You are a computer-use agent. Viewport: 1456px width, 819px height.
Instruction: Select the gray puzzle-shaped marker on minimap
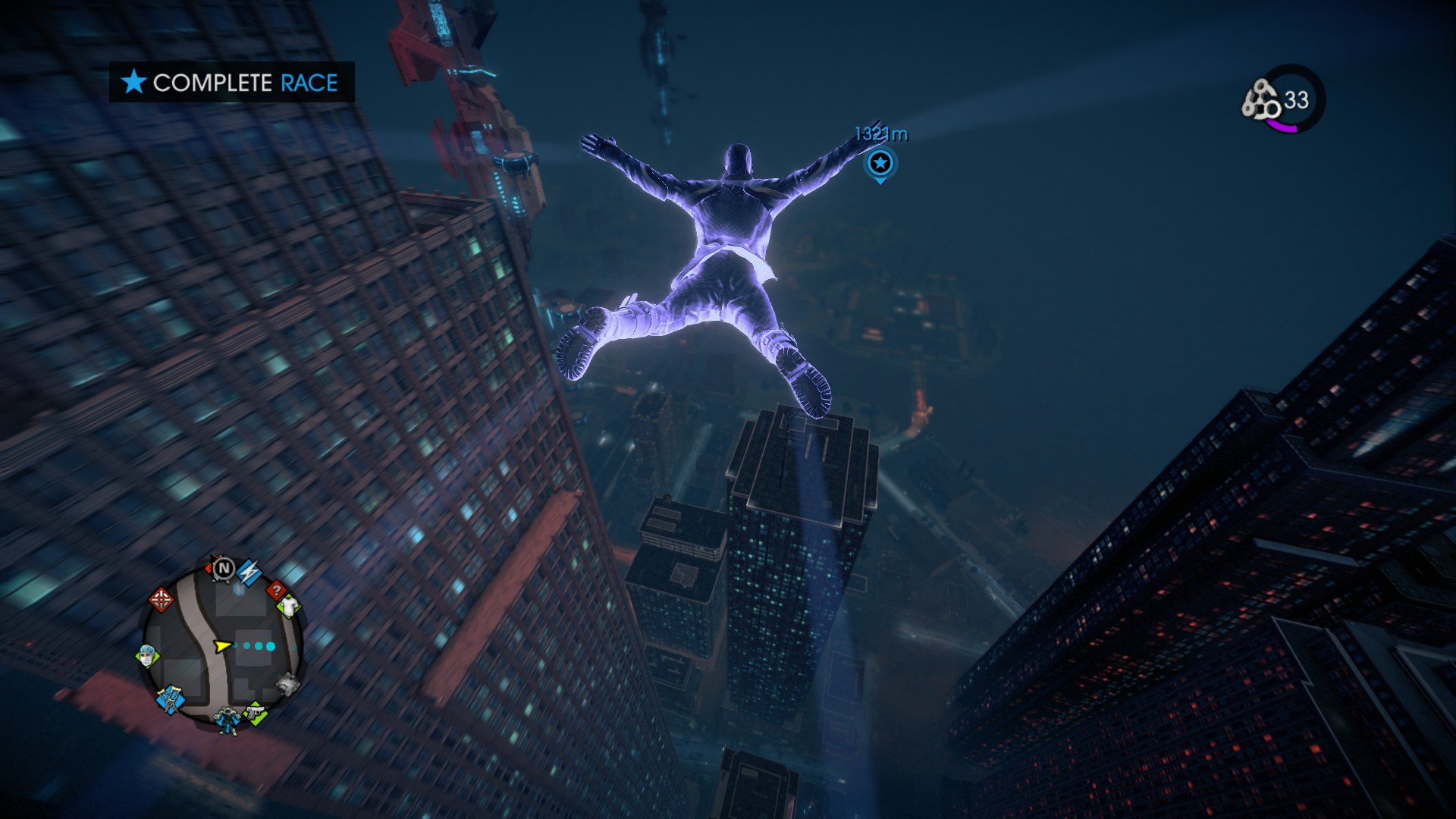click(x=287, y=685)
